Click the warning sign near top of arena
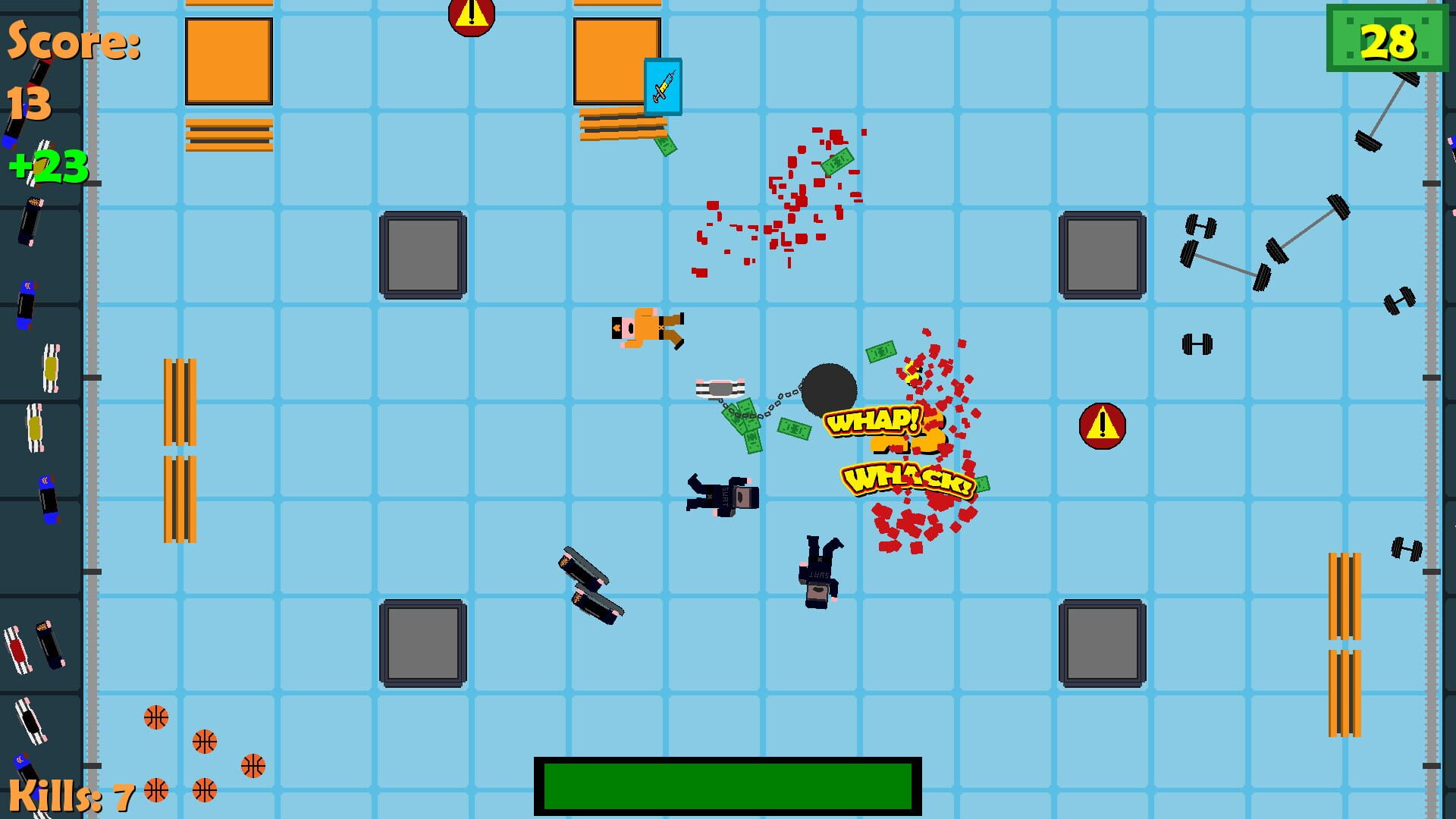The height and width of the screenshot is (819, 1456). (x=472, y=15)
